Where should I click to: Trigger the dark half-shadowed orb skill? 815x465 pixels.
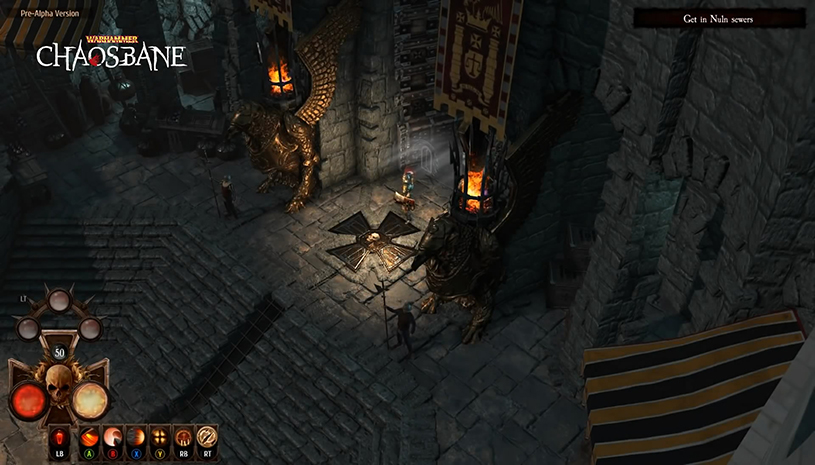[x=135, y=437]
